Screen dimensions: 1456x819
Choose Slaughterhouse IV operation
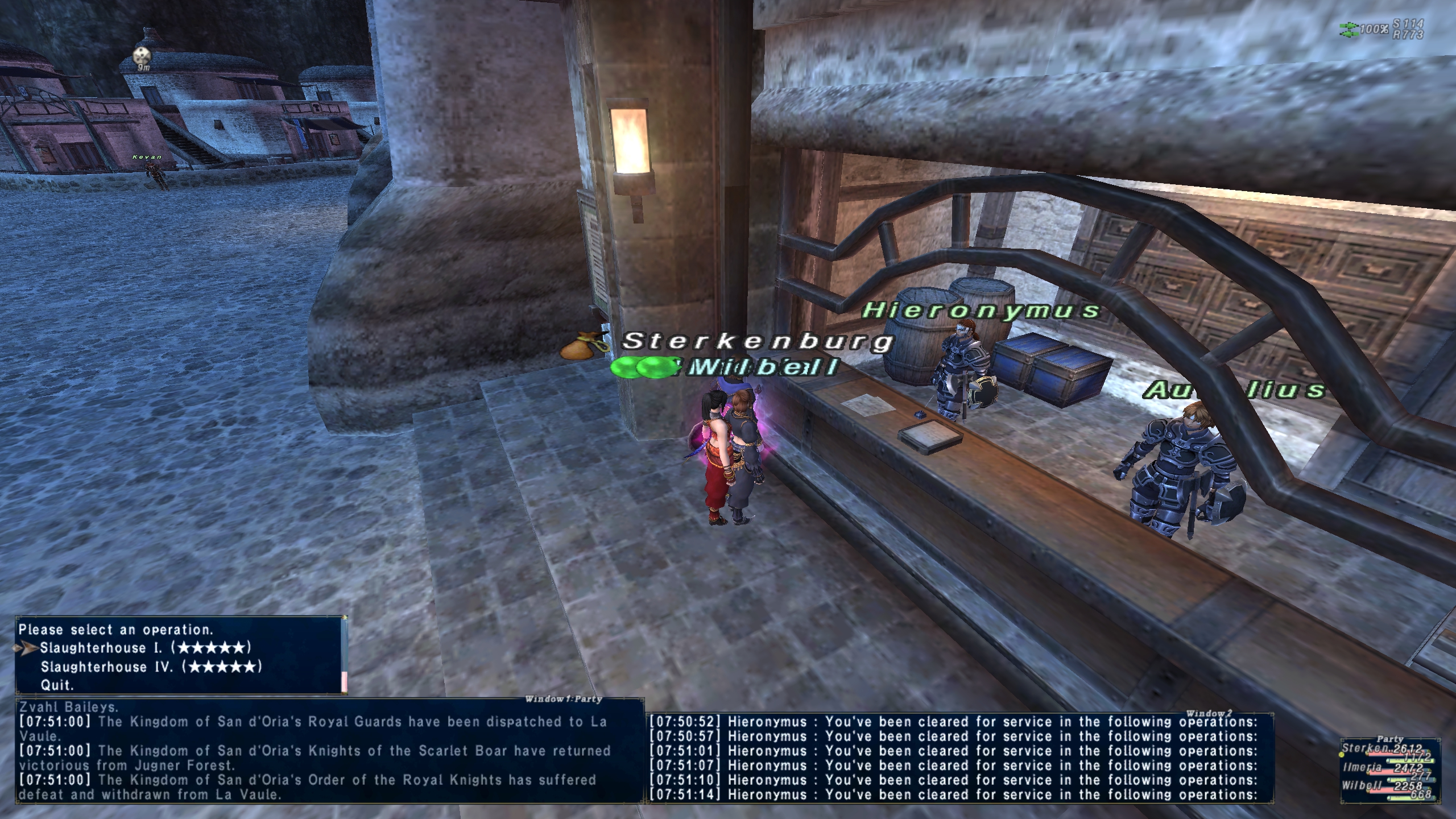(x=151, y=667)
